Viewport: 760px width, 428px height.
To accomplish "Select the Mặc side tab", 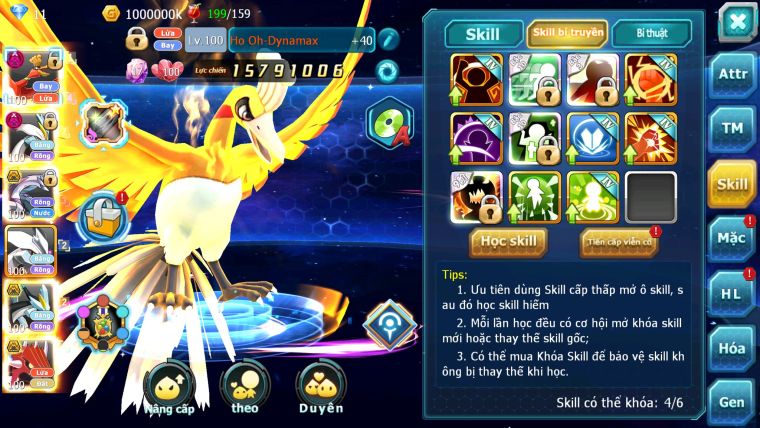I will pyautogui.click(x=732, y=238).
